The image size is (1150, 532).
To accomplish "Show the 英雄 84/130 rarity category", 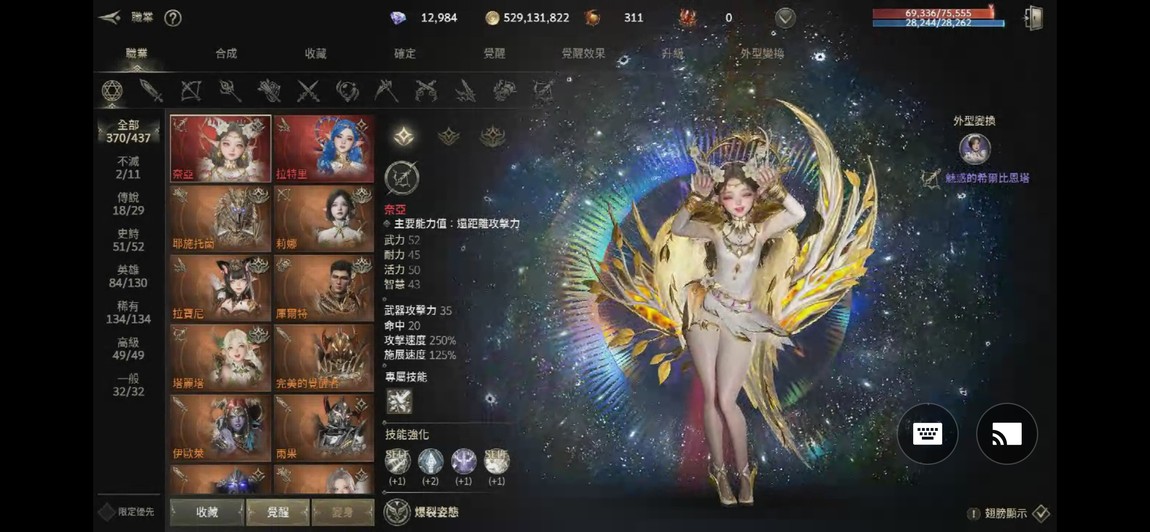I will tap(128, 276).
